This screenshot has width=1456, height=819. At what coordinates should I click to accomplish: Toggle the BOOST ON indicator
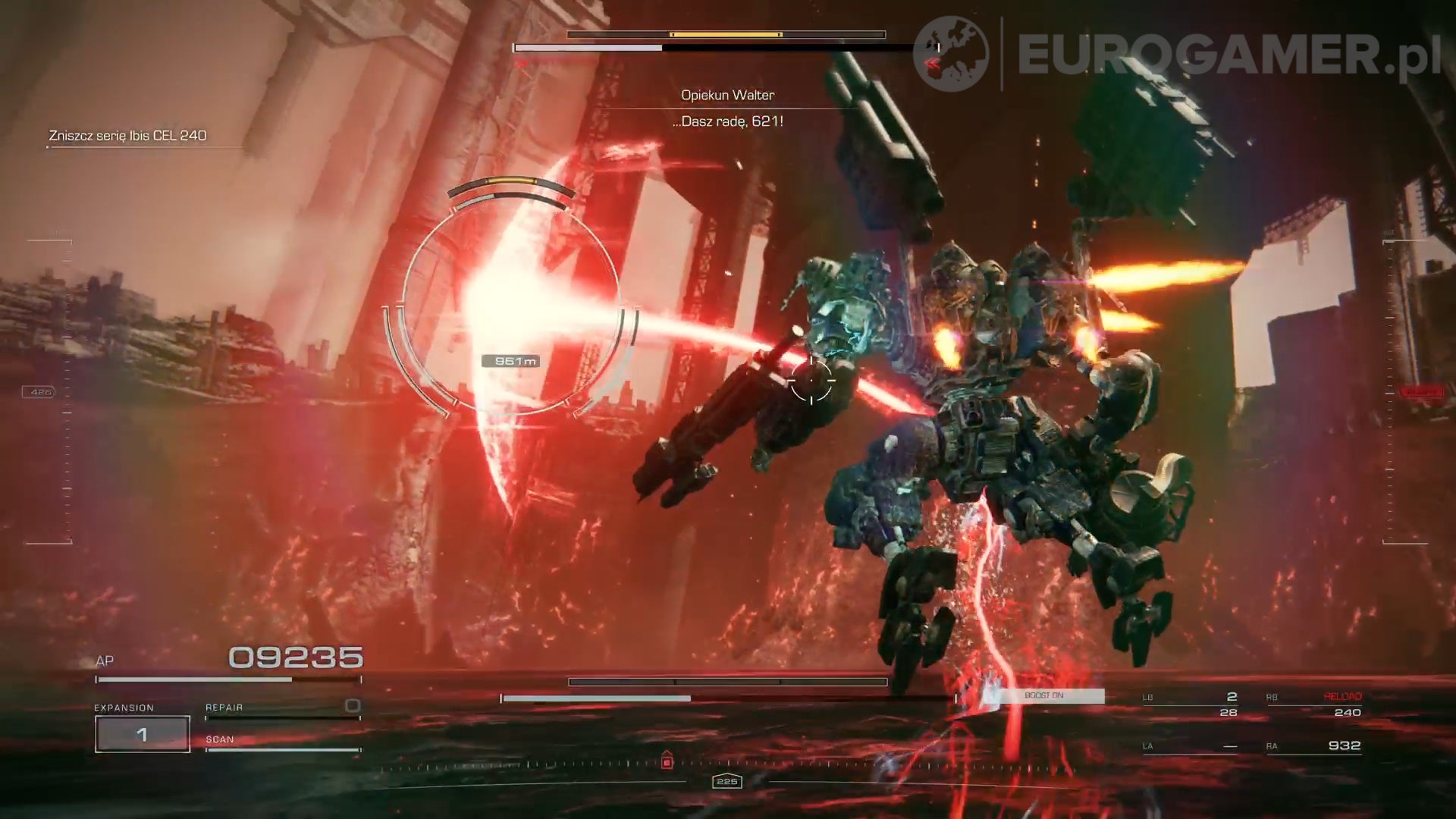(x=1044, y=695)
